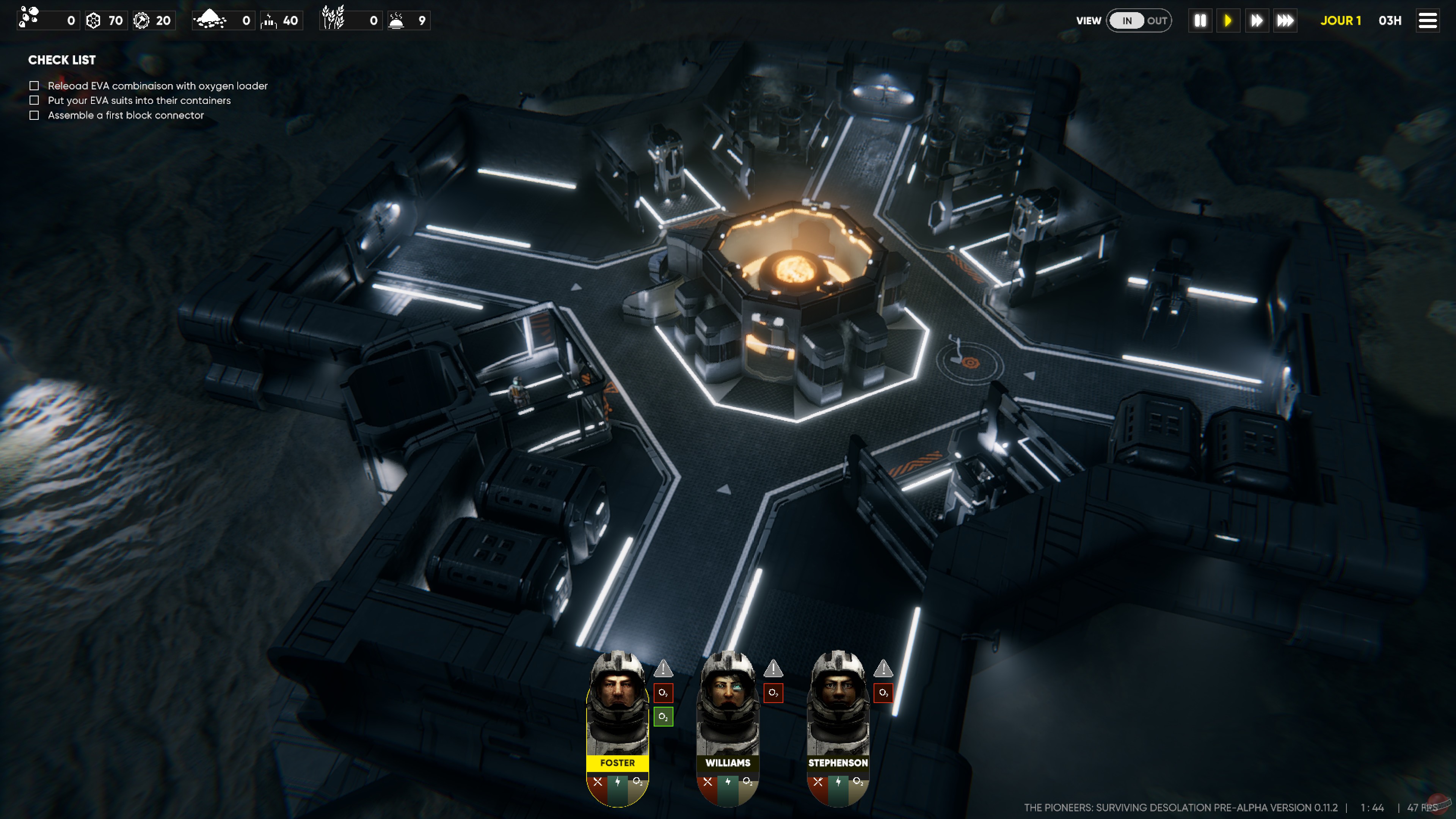Activate the fastest game speed
The height and width of the screenshot is (819, 1456).
(1285, 20)
